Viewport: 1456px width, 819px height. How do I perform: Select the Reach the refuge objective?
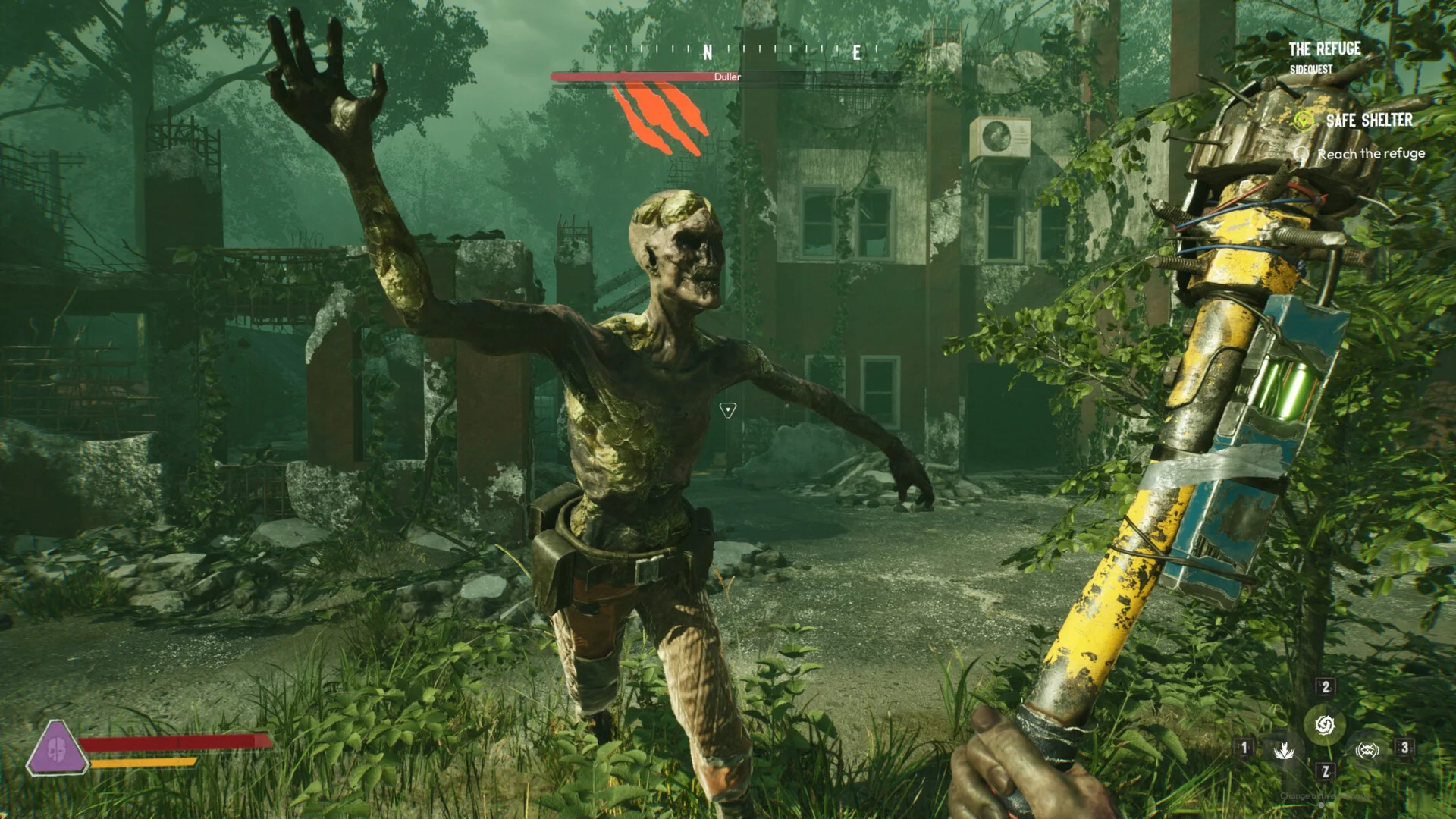point(1370,154)
